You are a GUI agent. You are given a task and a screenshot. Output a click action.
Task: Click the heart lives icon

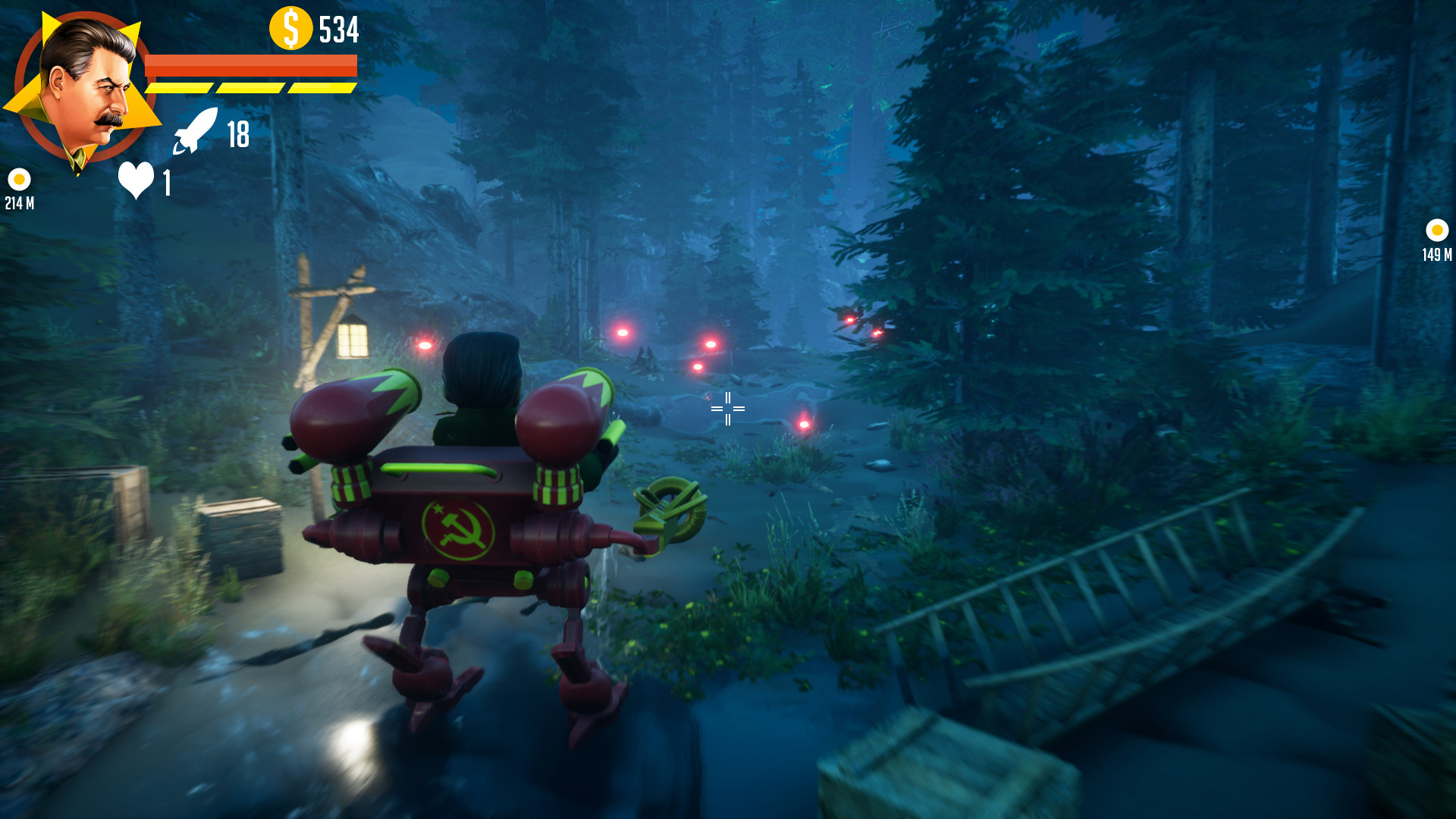click(135, 178)
